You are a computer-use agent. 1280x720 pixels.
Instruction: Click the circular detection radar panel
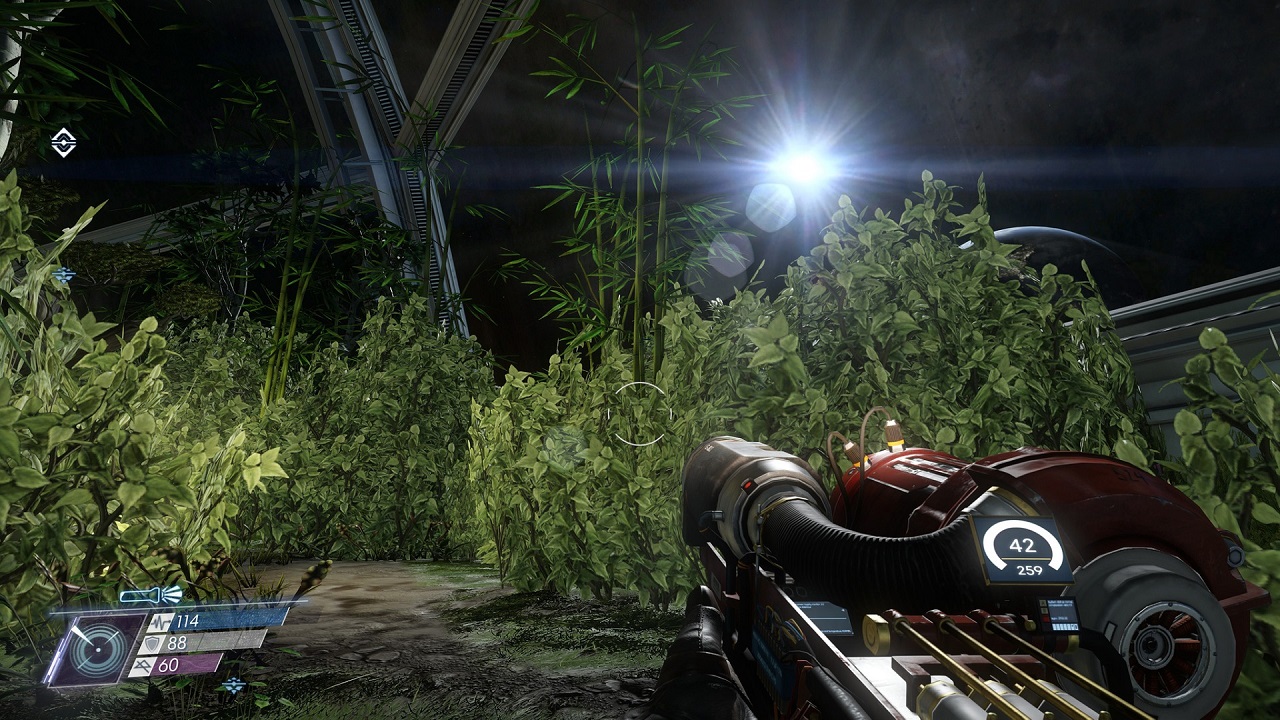tap(98, 649)
